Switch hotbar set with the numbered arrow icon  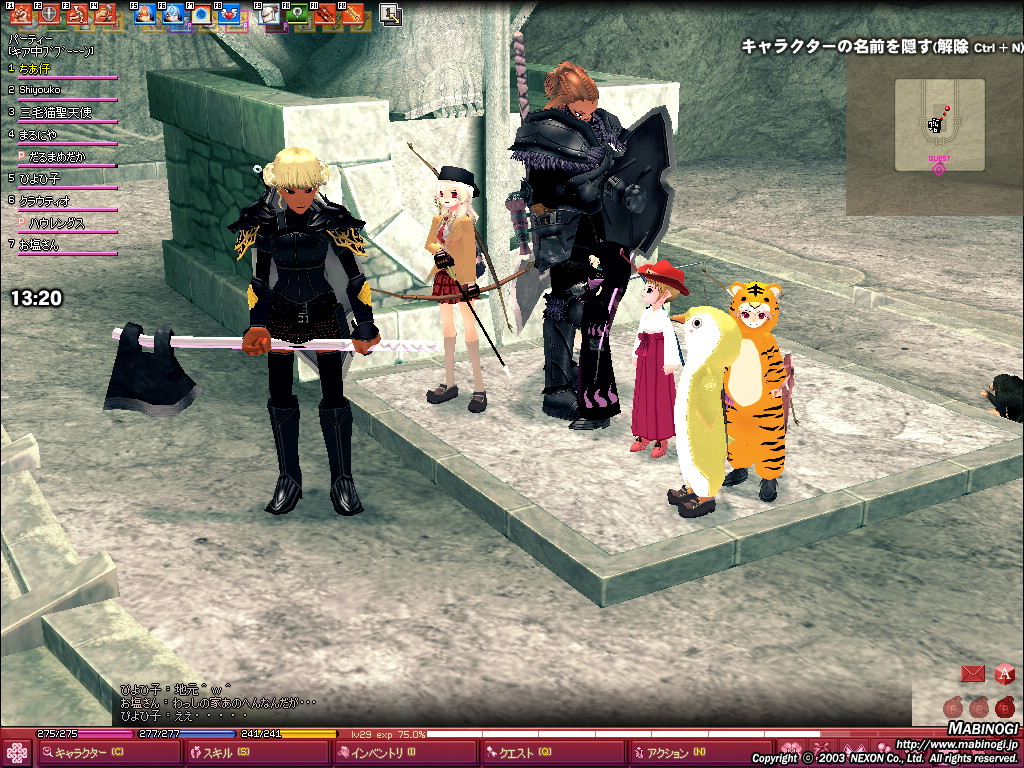(391, 14)
